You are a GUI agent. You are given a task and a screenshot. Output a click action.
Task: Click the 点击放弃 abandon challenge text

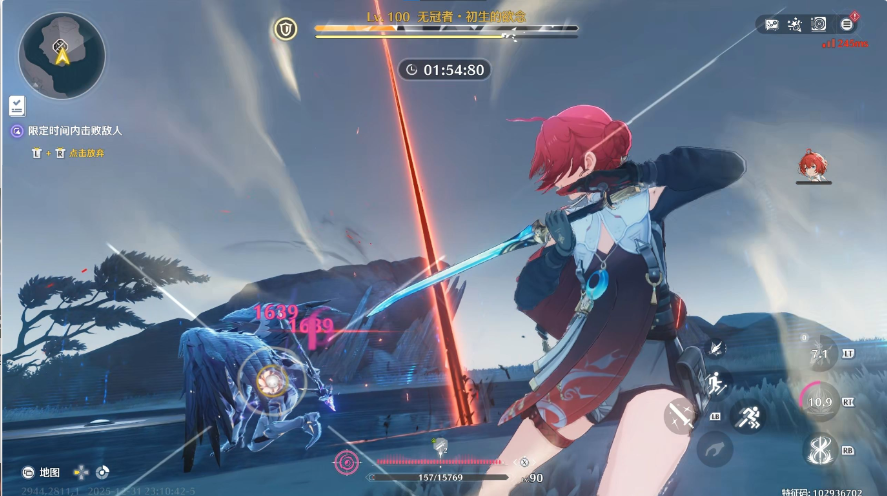[x=86, y=153]
